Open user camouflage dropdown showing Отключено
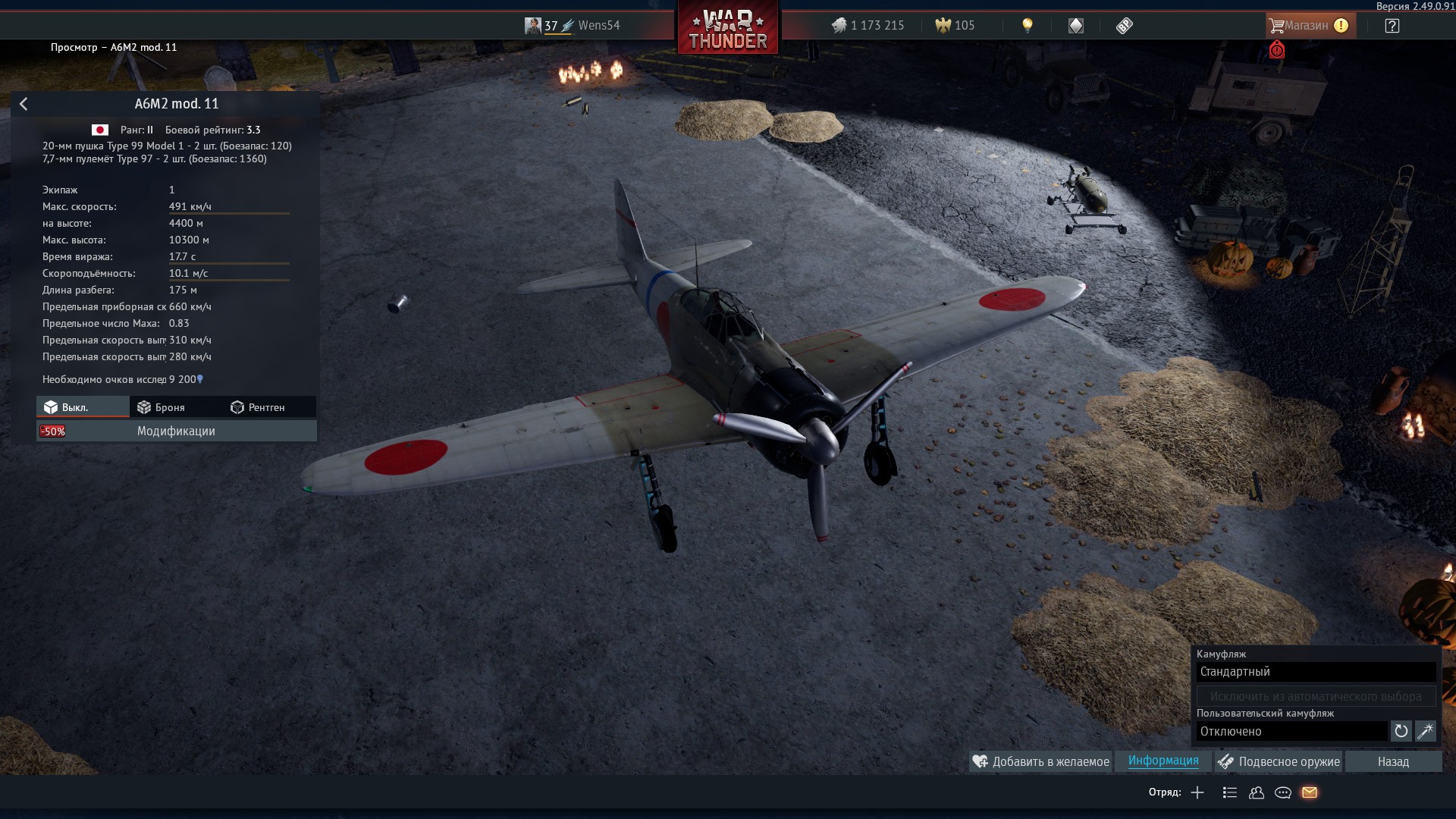1456x819 pixels. tap(1291, 732)
